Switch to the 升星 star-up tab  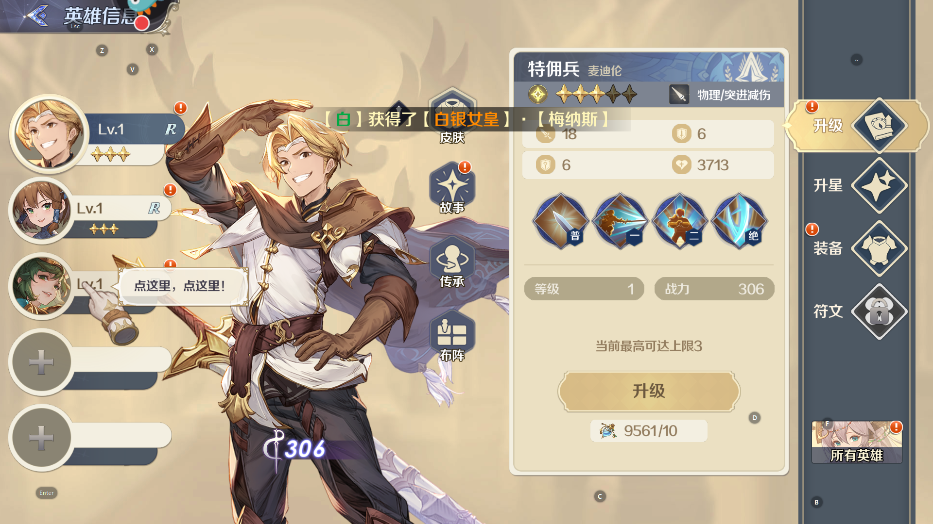point(860,186)
